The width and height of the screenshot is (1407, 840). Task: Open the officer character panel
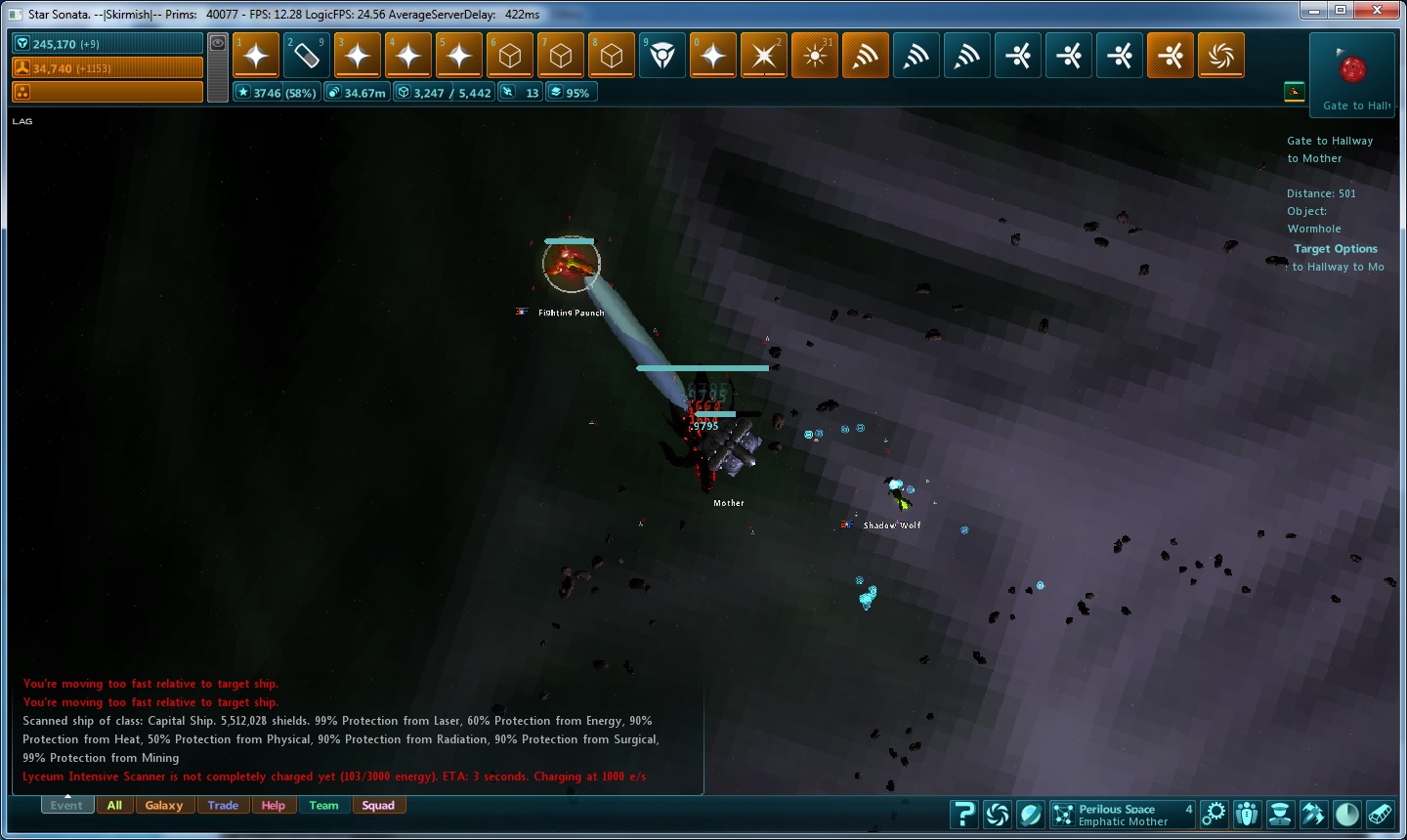click(x=1280, y=814)
